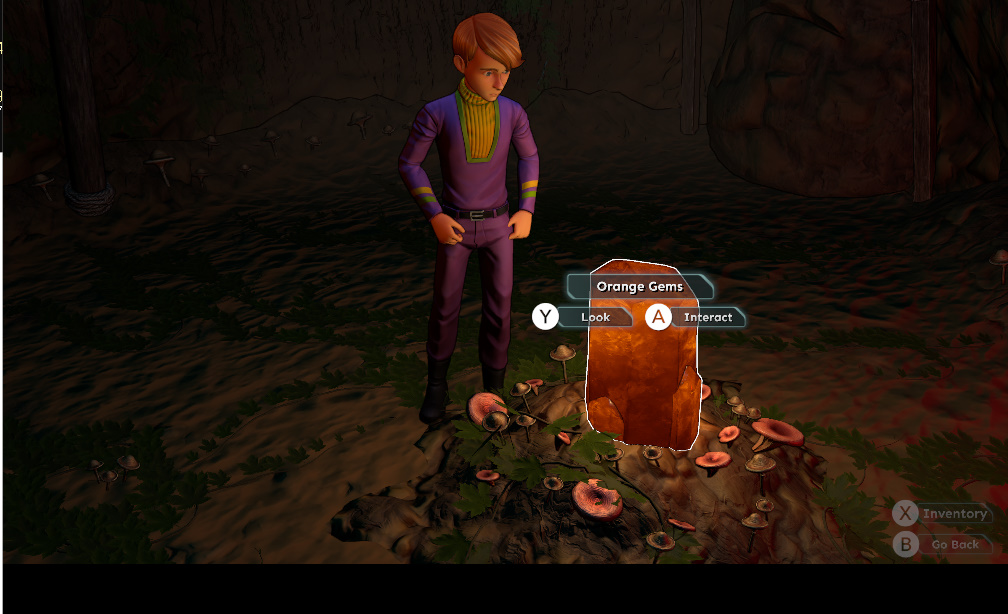Open the Inventory

954,514
